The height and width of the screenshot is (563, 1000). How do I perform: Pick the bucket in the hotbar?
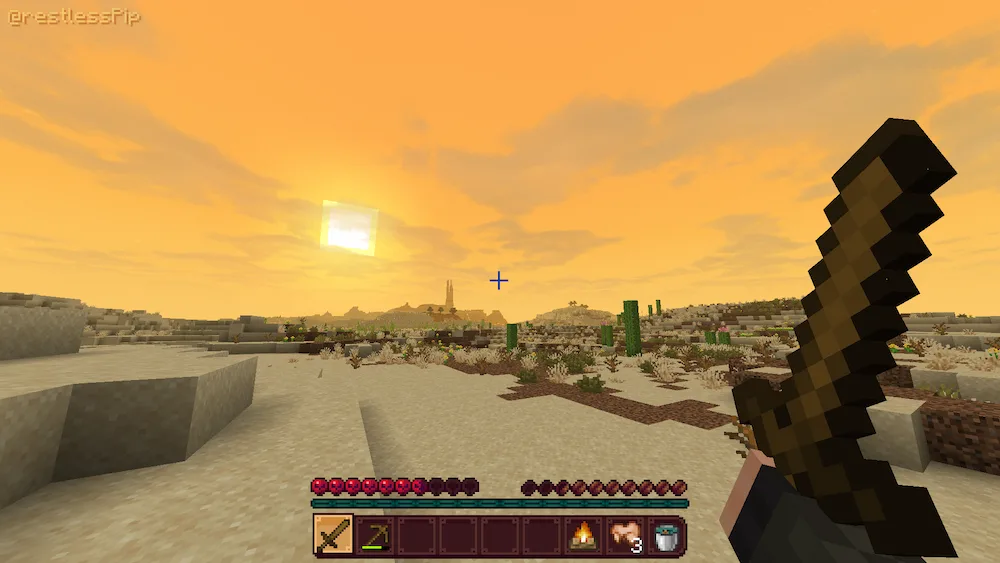[666, 536]
